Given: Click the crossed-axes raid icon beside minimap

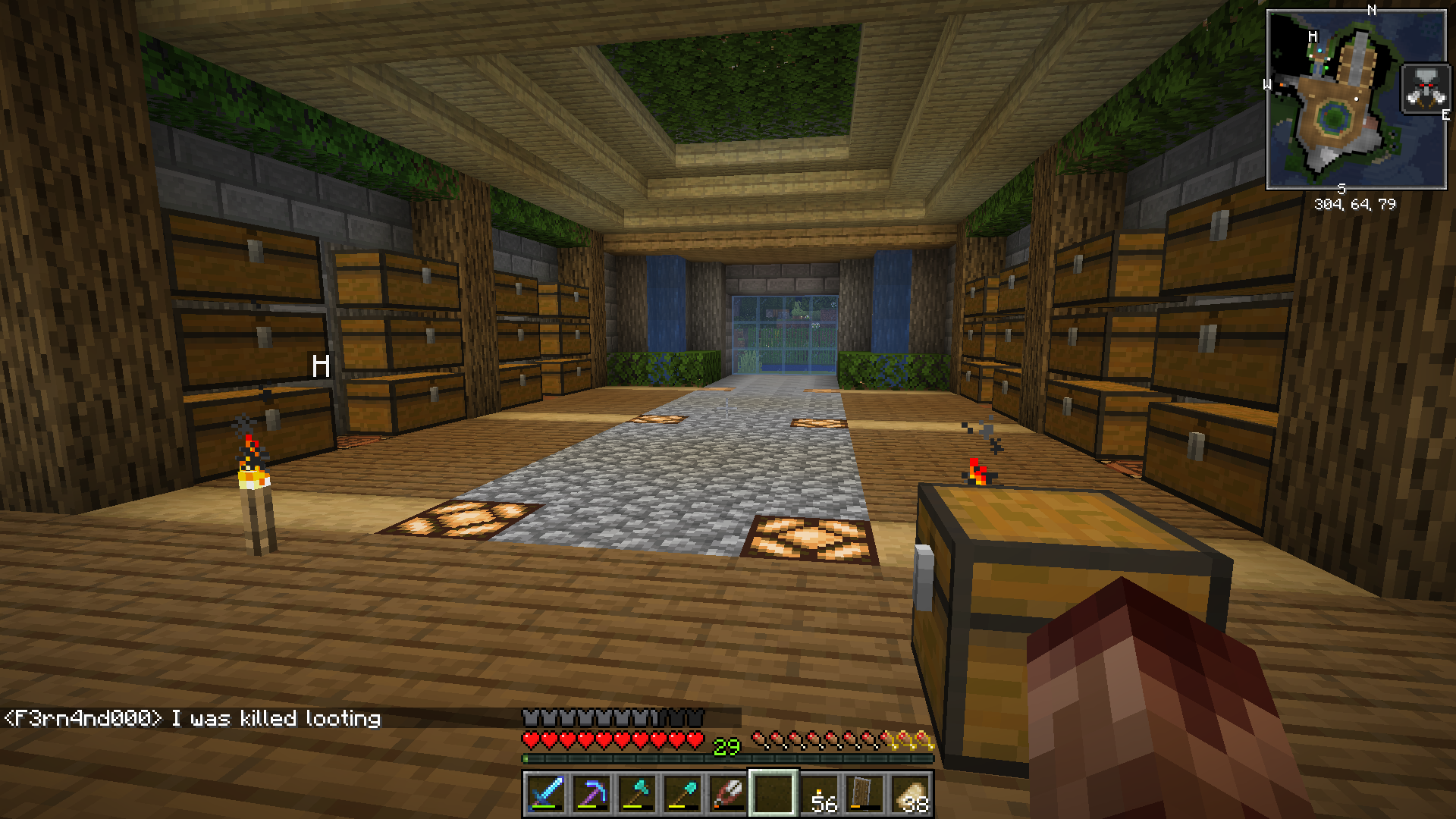Looking at the screenshot, I should click(x=1425, y=89).
